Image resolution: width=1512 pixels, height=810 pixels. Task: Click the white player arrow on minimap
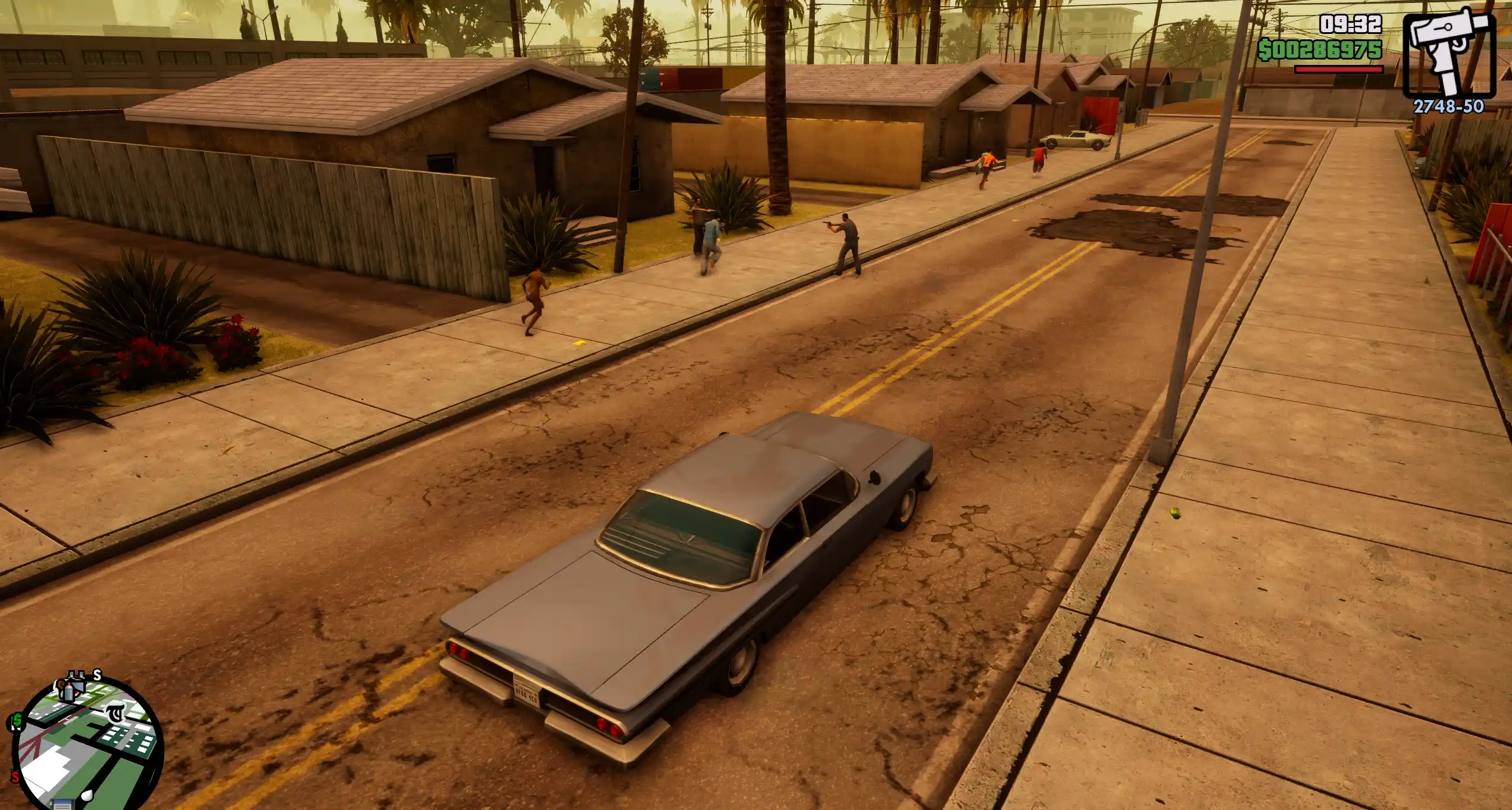click(88, 795)
